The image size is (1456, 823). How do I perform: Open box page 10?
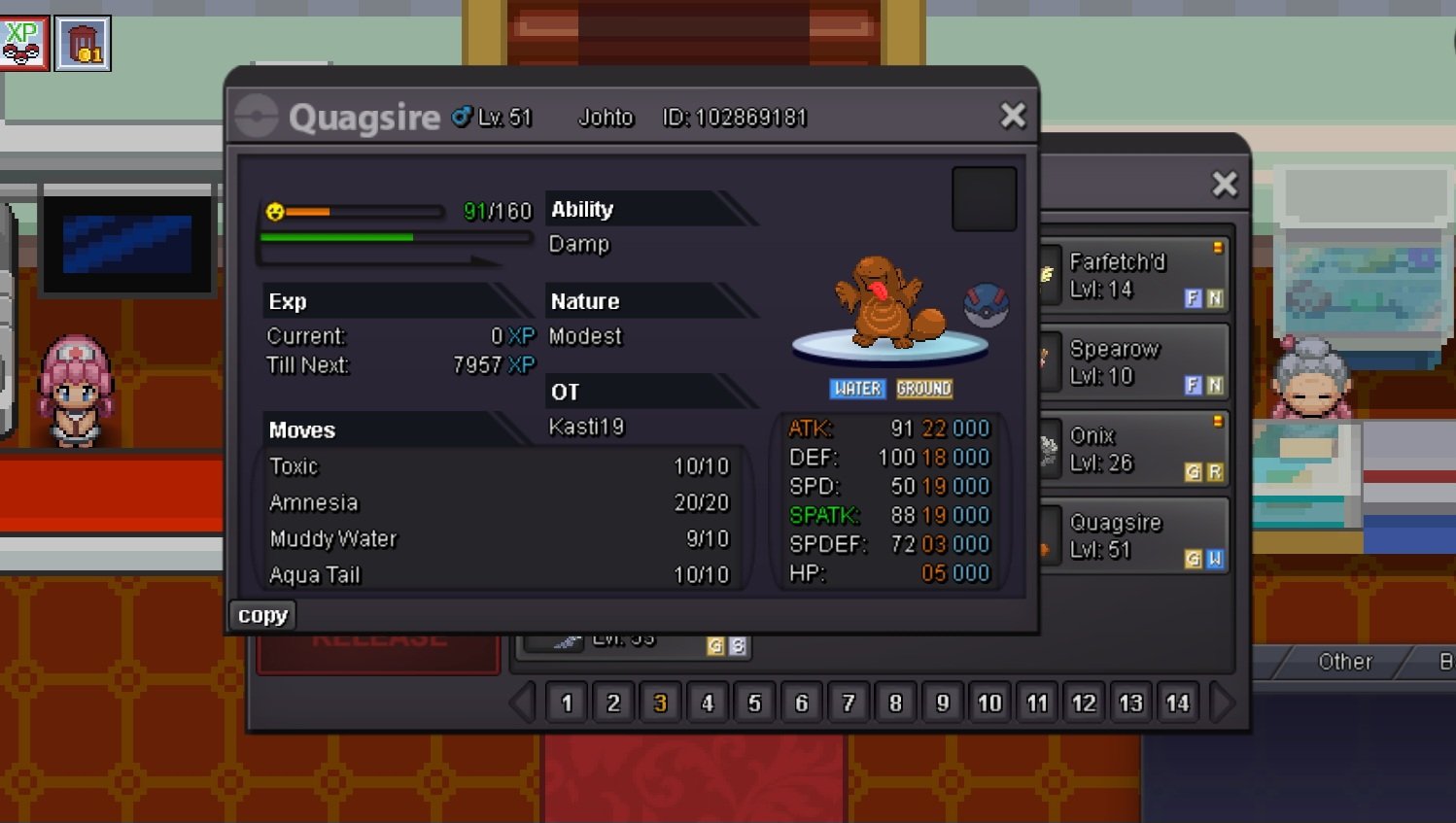tap(989, 703)
